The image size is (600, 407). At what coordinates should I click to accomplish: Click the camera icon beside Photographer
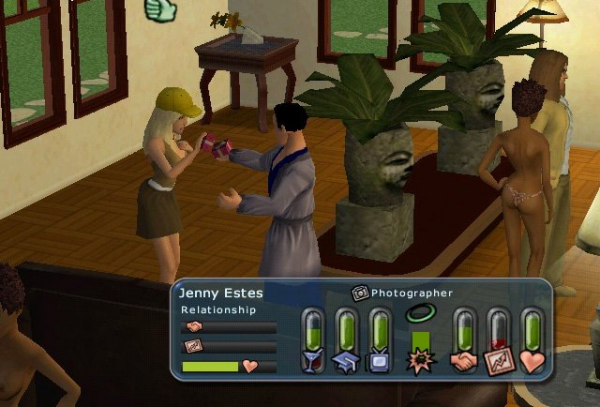[360, 293]
